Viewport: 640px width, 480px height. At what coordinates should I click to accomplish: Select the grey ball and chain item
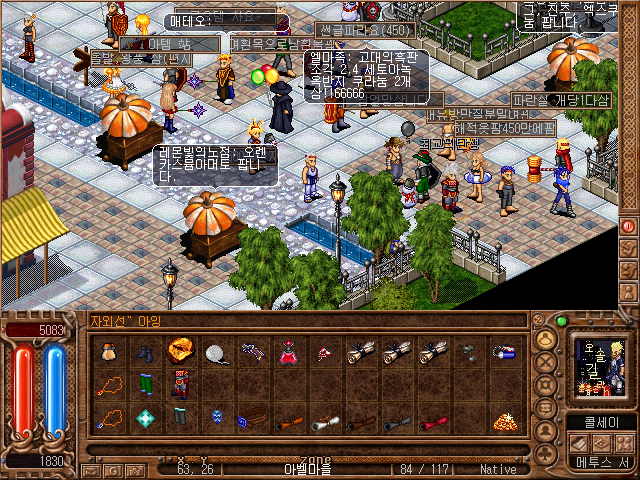click(x=217, y=352)
